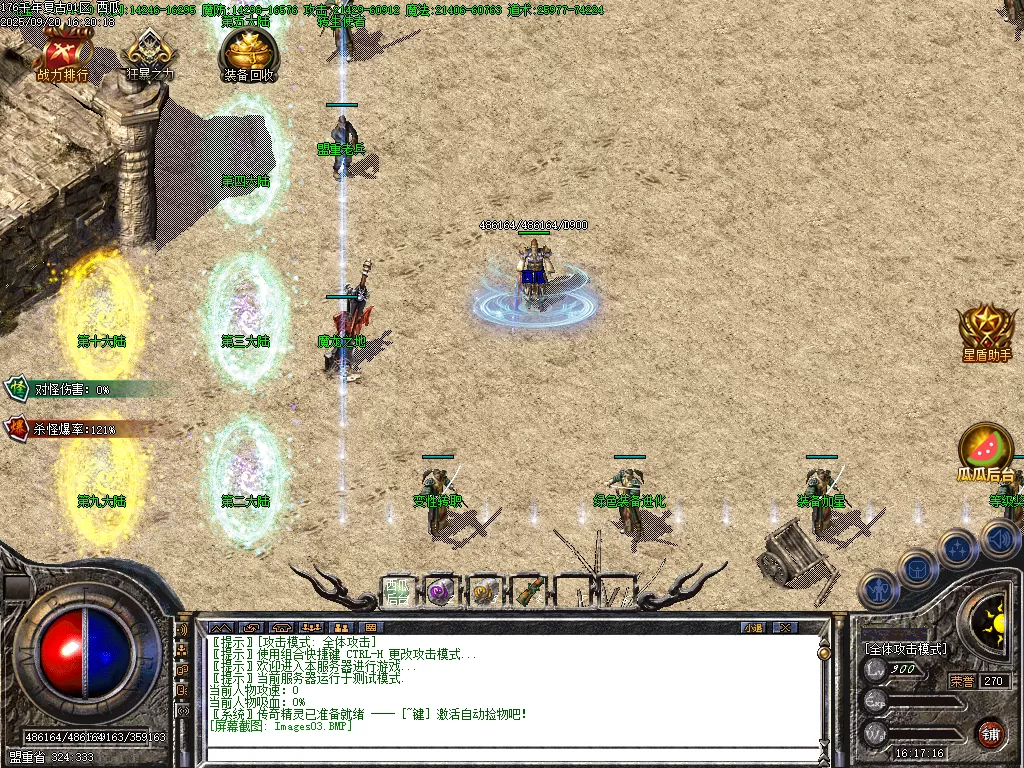The height and width of the screenshot is (768, 1024).
Task: Select the golden scroll hotbar slot
Action: 485,591
